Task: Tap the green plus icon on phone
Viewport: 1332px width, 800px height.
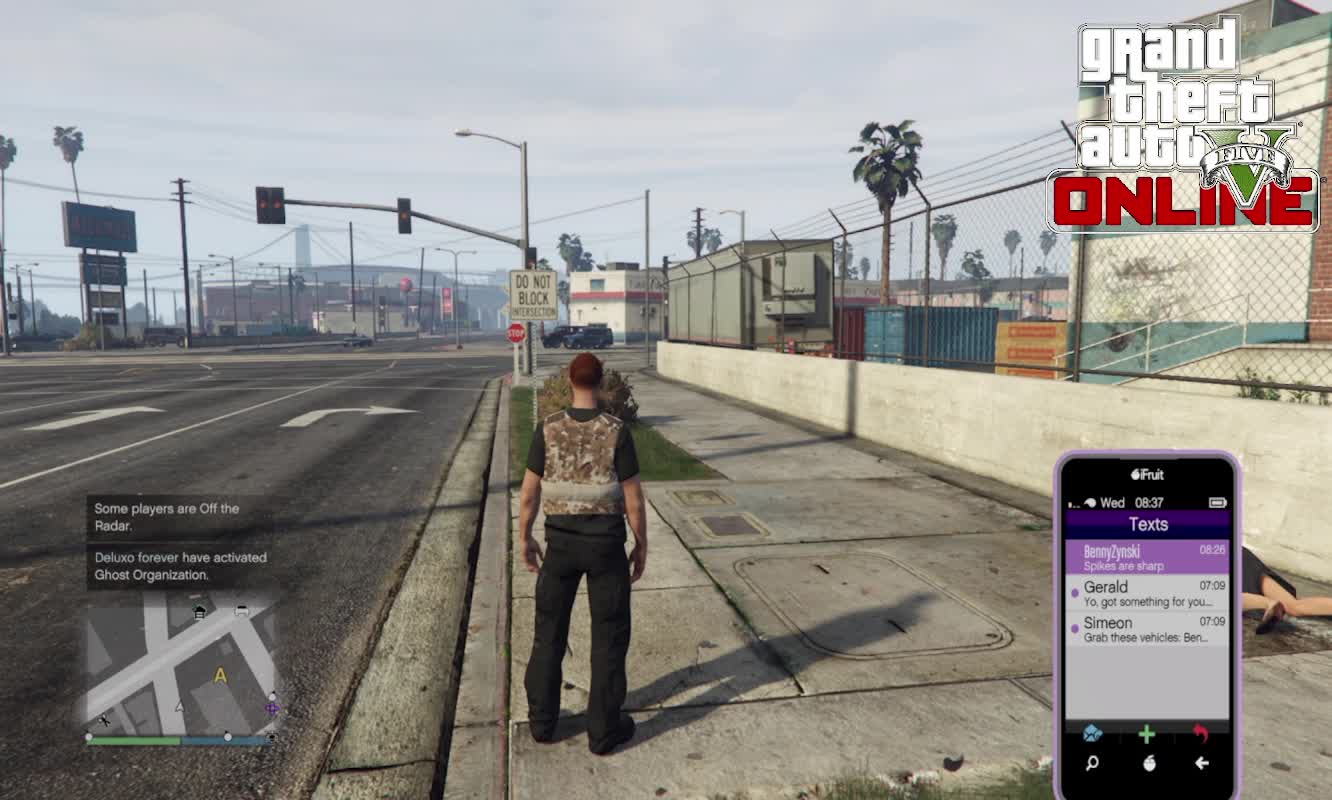Action: tap(1147, 734)
